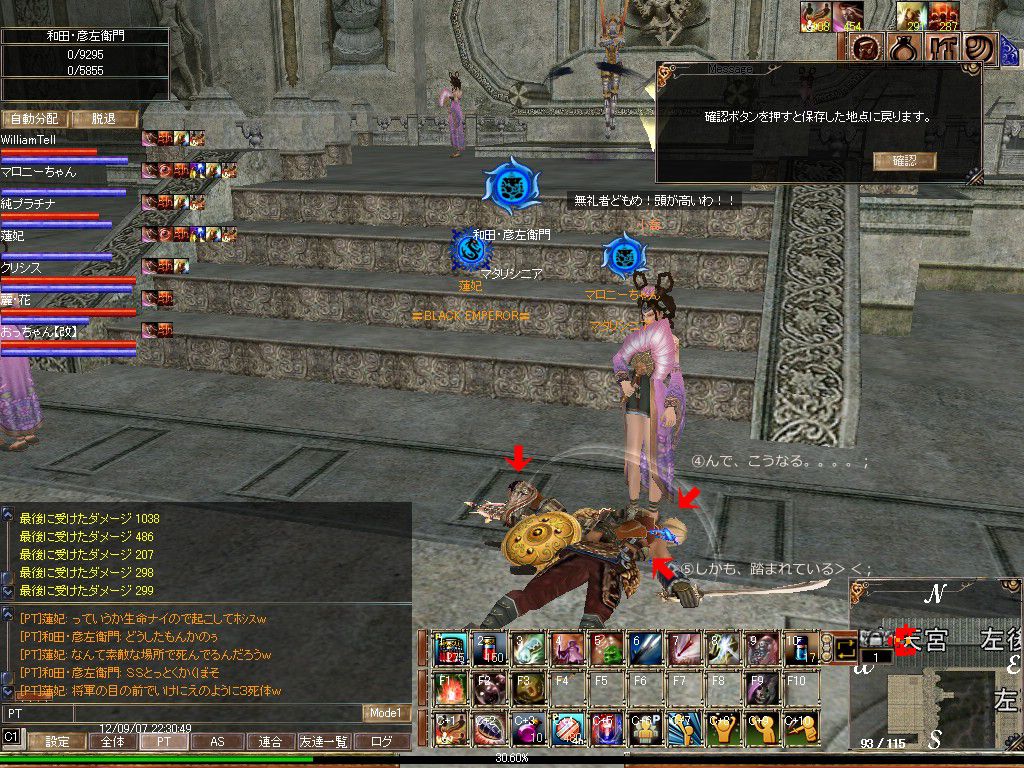This screenshot has width=1024, height=768.
Task: Toggle the Mode1 chat mode button
Action: coord(385,713)
